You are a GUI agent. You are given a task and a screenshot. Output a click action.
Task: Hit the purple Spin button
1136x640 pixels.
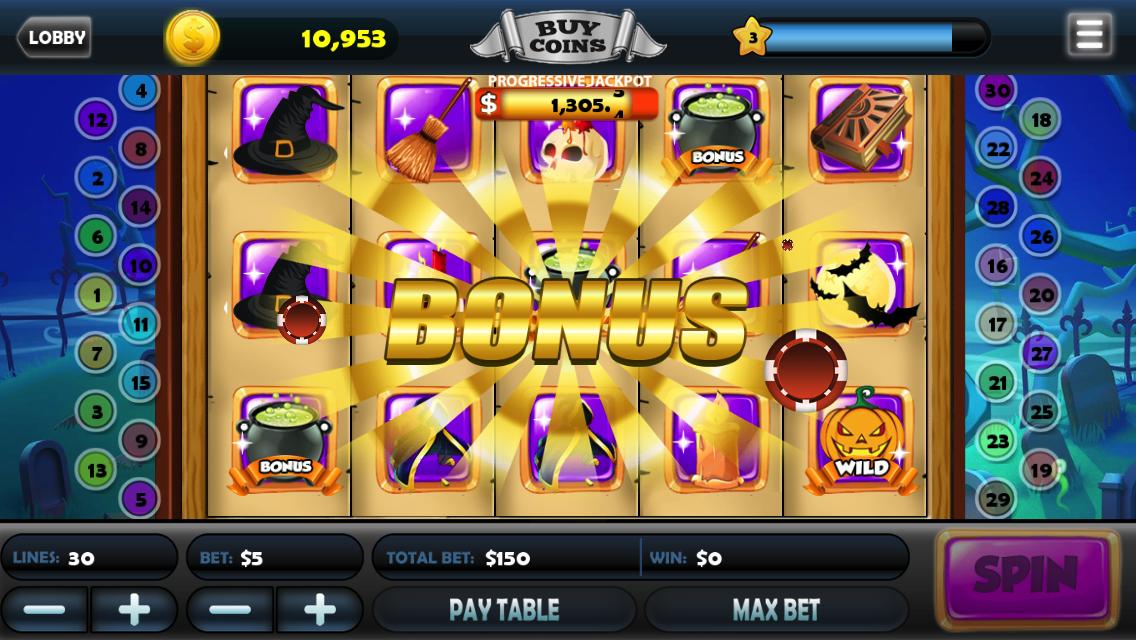point(1026,577)
